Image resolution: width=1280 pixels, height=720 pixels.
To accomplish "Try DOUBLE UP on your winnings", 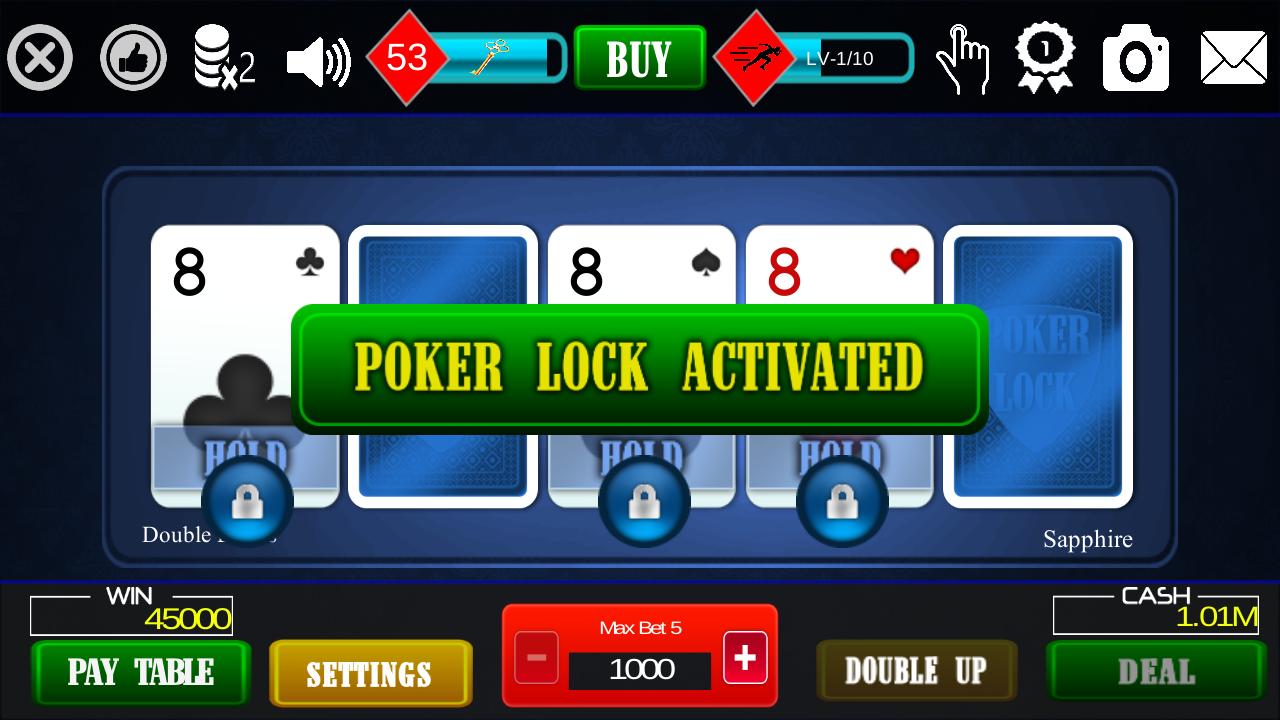I will 916,672.
